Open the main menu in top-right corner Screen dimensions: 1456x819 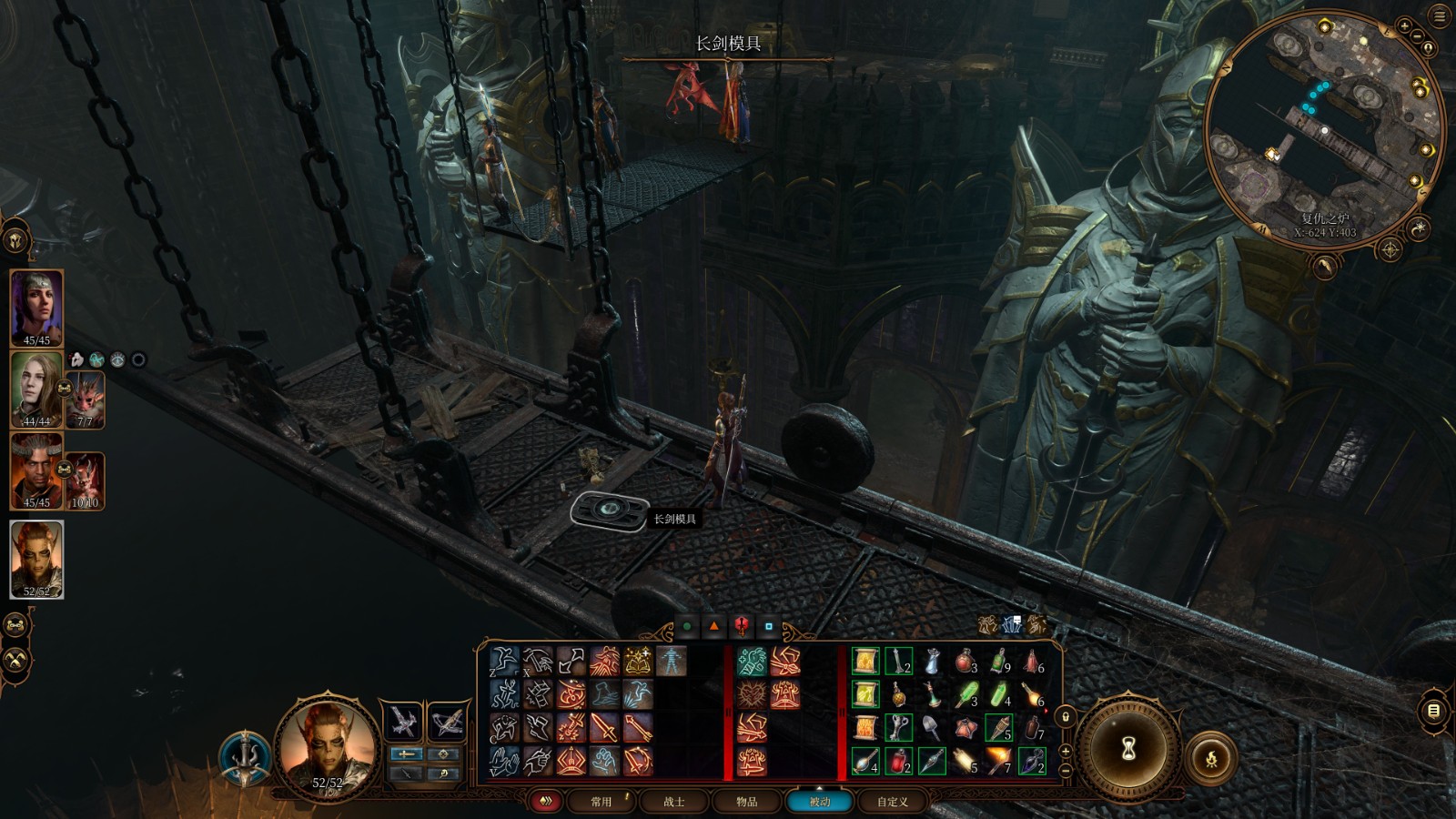point(1440,16)
